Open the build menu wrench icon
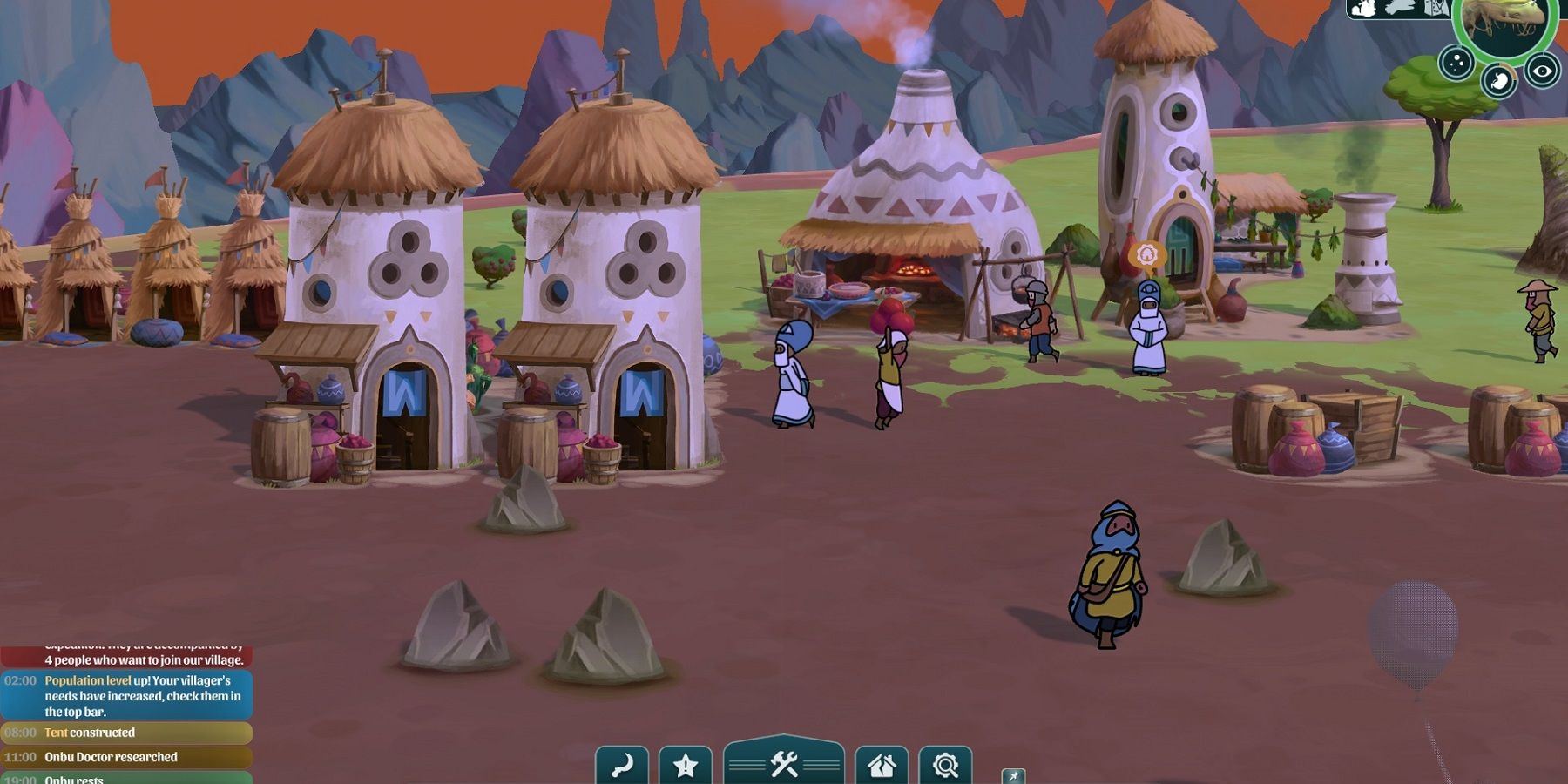Screen dimensions: 1568x784 [785, 763]
